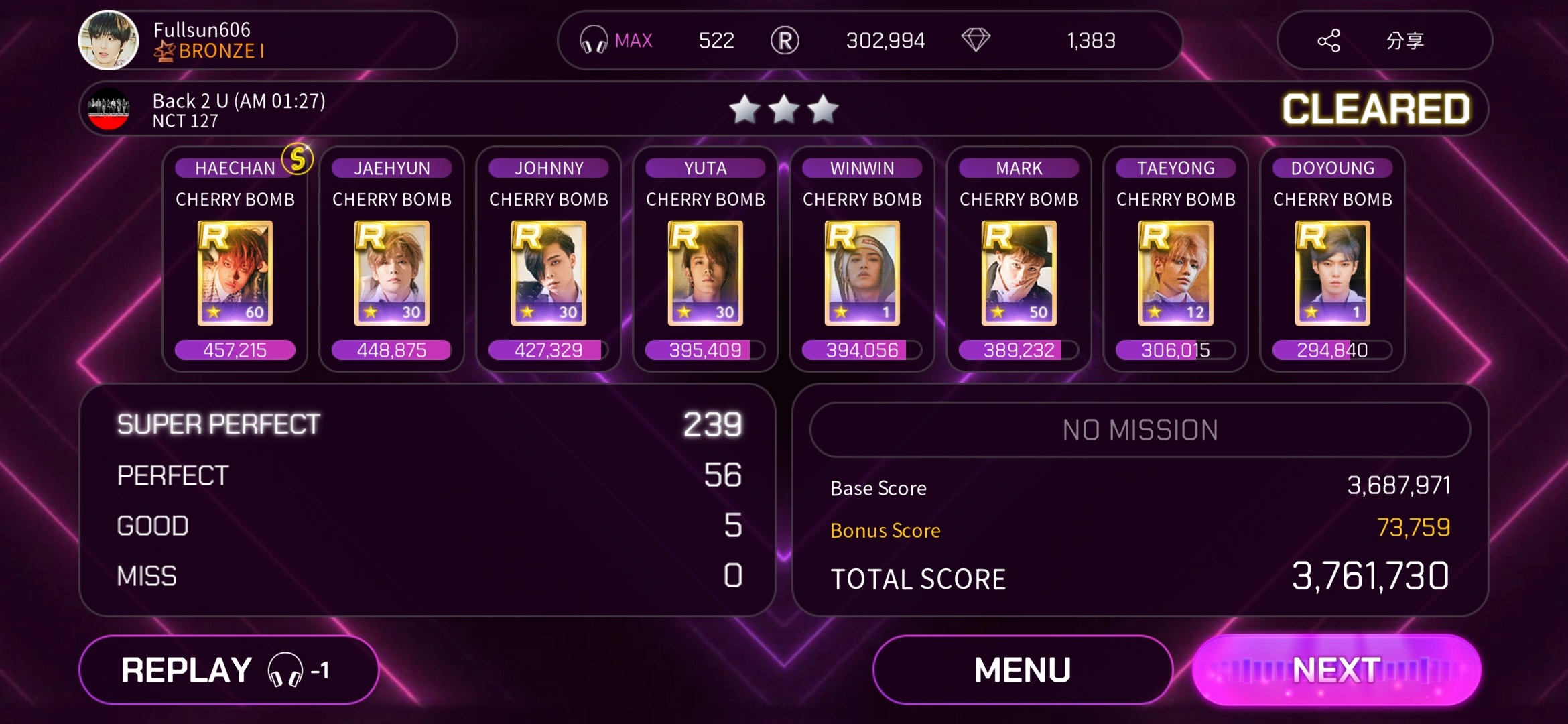Image resolution: width=1568 pixels, height=724 pixels.
Task: Pick the DOYOUNG Cherry Bomb card
Action: (1333, 273)
